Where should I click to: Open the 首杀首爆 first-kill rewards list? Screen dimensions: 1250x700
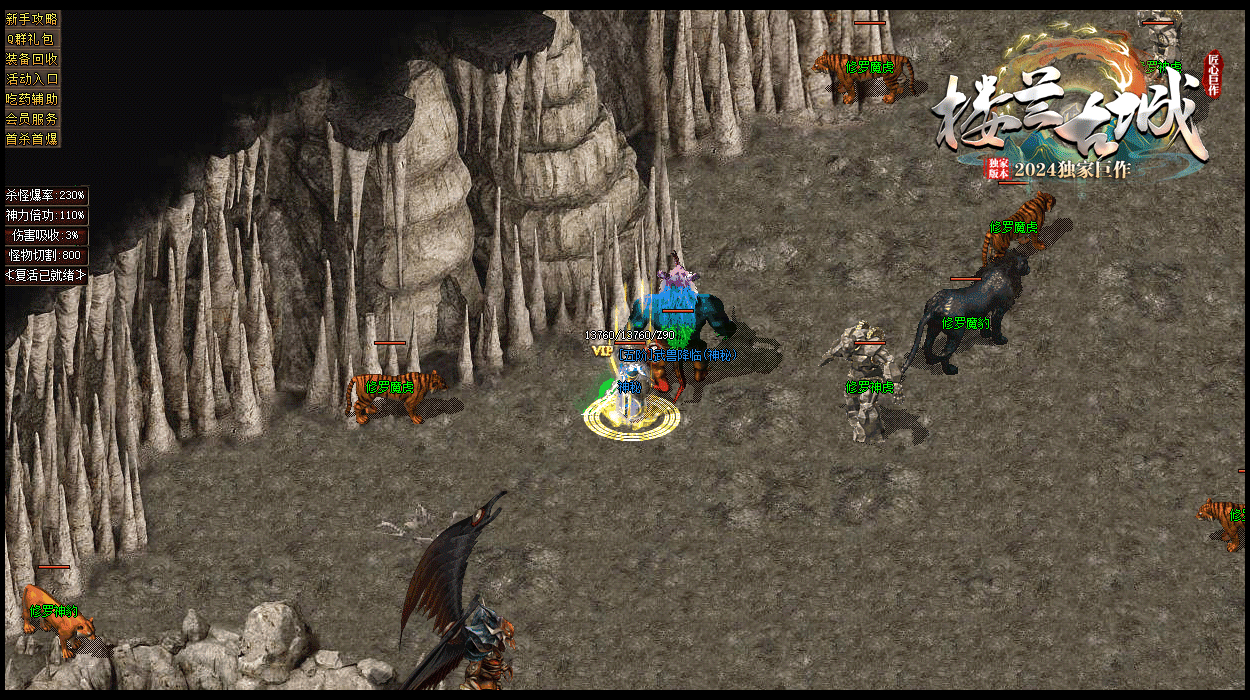click(32, 139)
